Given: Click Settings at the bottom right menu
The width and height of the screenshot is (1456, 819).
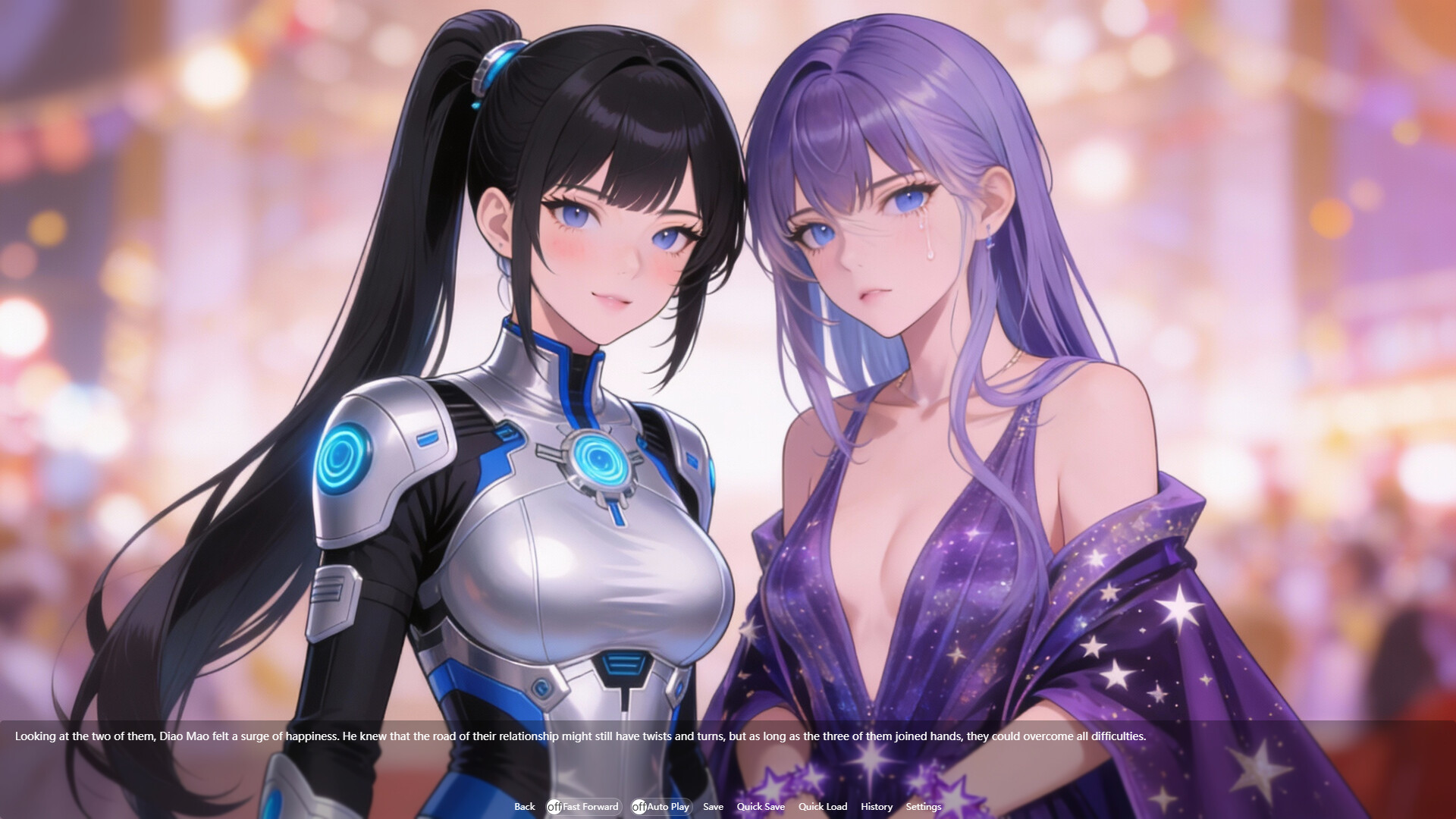Looking at the screenshot, I should click(923, 807).
